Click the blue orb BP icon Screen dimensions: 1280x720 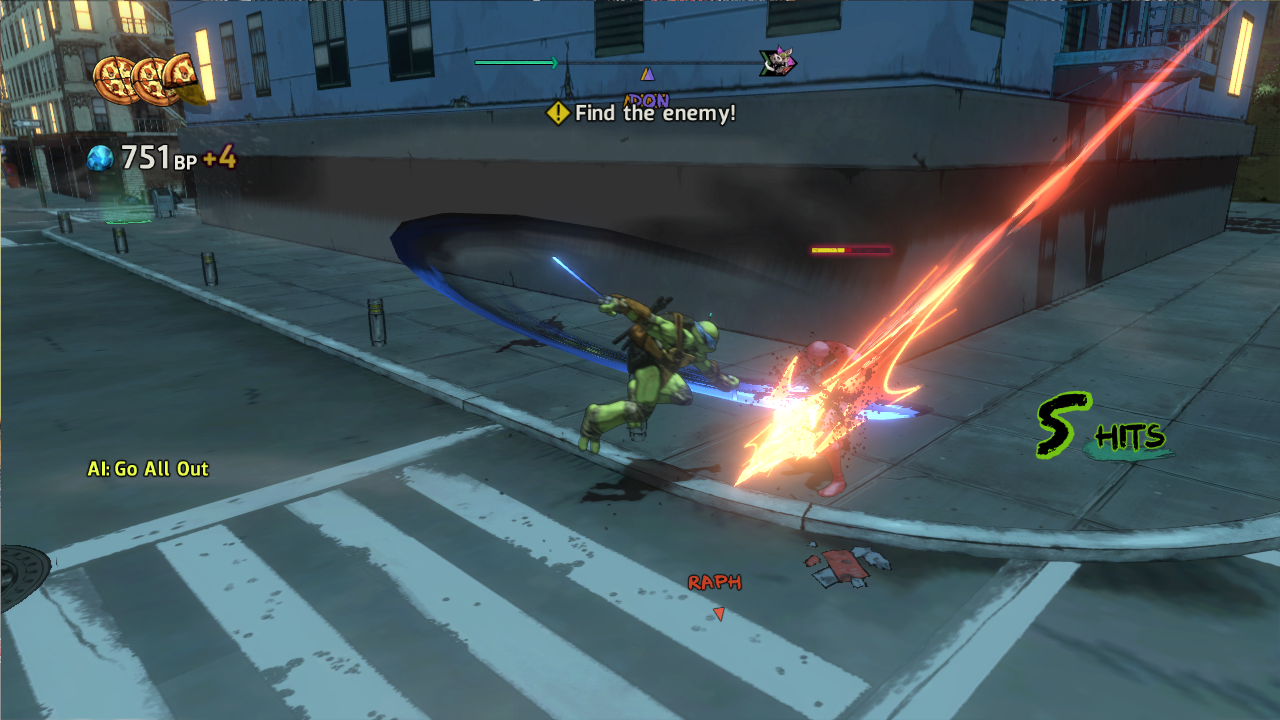[100, 158]
